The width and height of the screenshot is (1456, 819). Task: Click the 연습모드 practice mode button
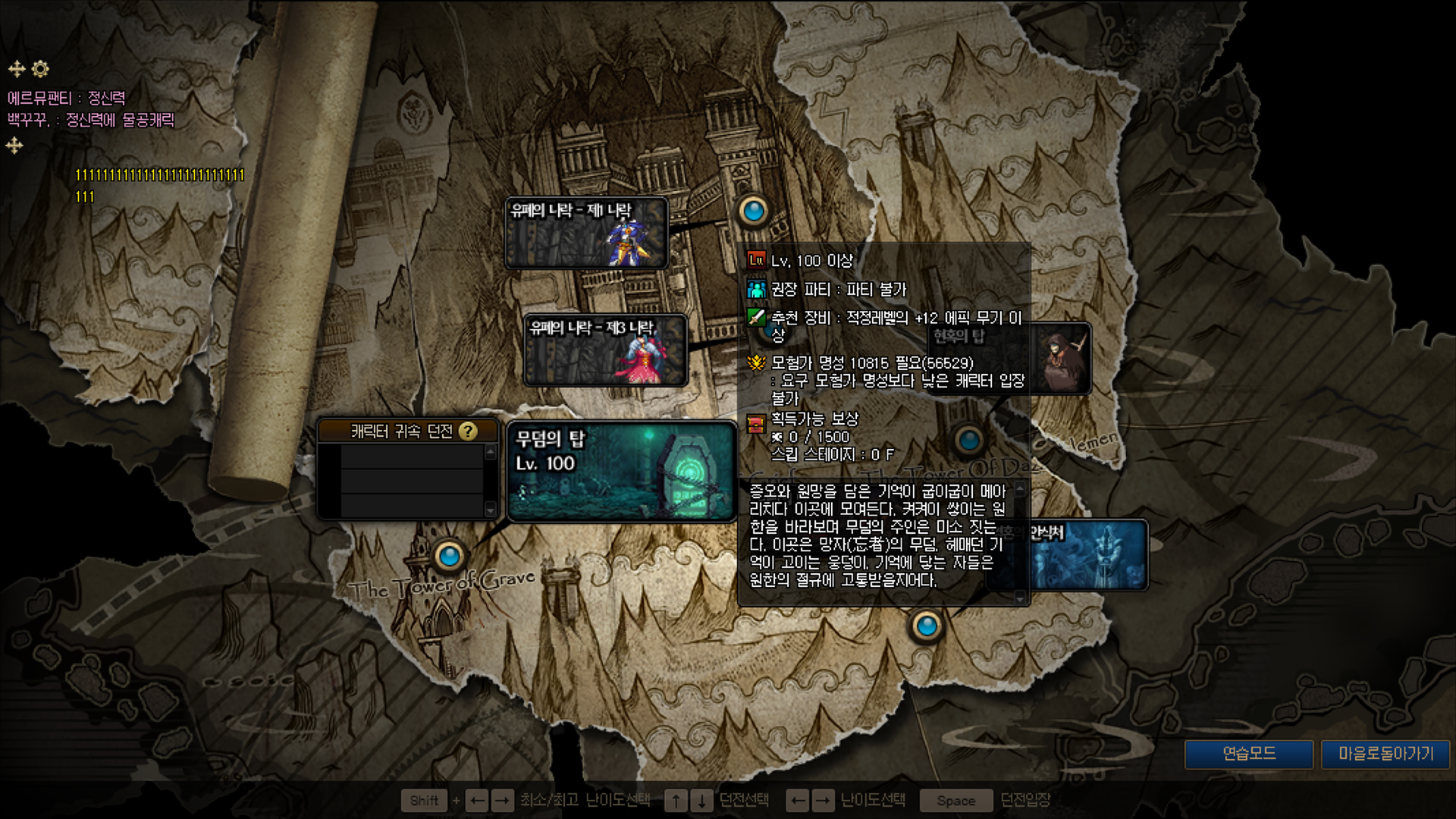pos(1249,754)
